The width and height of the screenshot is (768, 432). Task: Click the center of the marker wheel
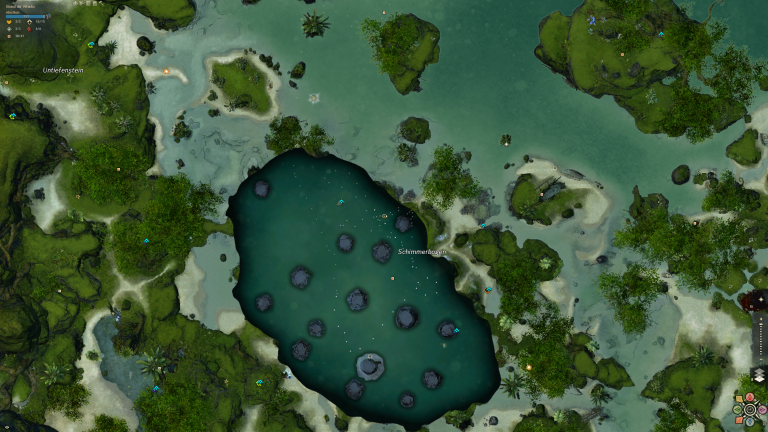750,409
